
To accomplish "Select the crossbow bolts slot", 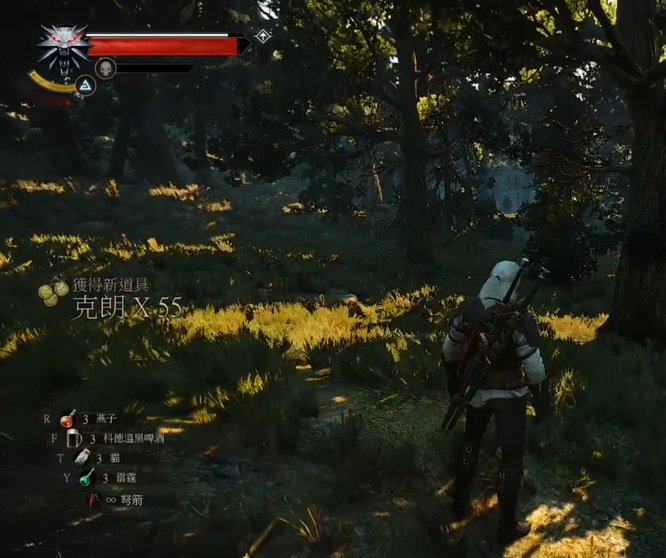I will click(x=94, y=498).
